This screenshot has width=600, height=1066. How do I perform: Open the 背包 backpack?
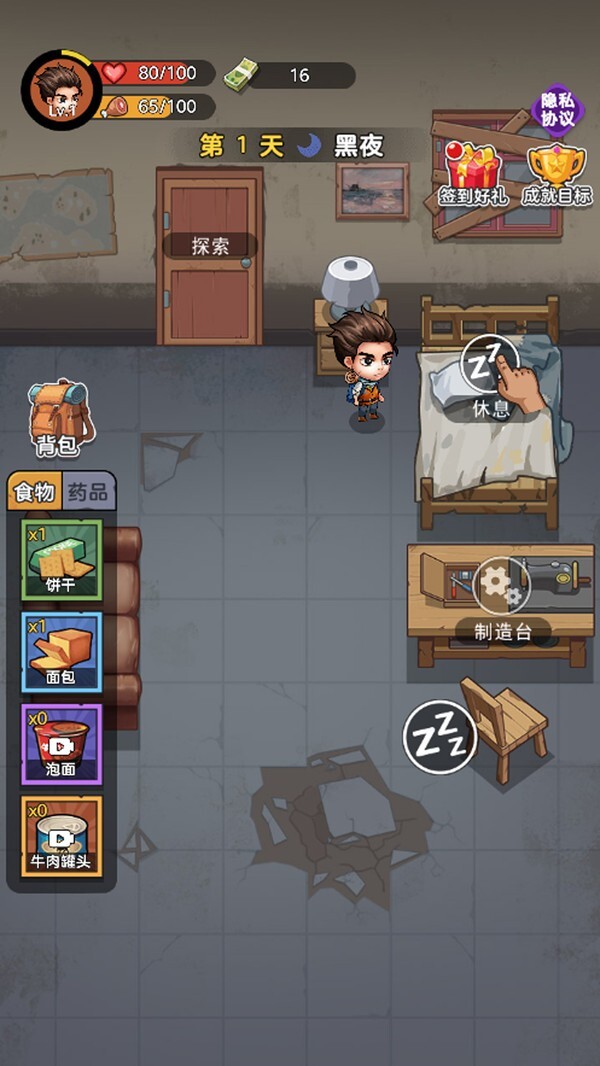58,418
